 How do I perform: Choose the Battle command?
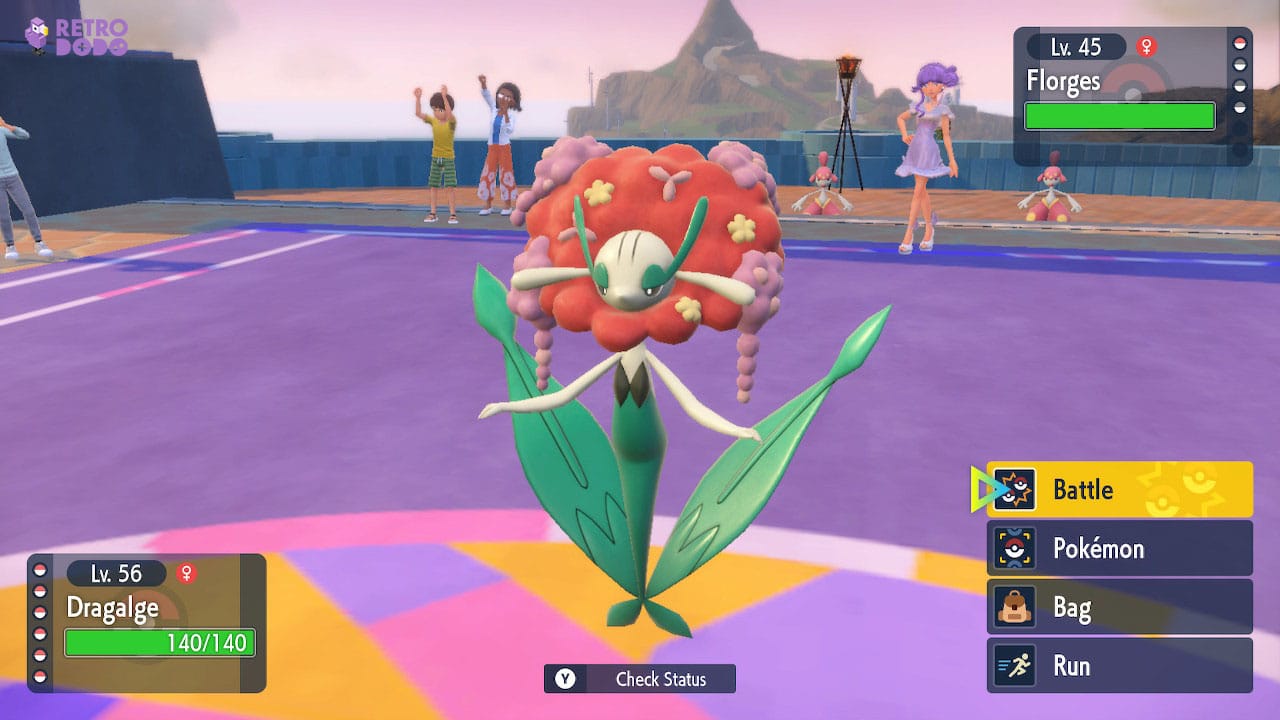1119,489
